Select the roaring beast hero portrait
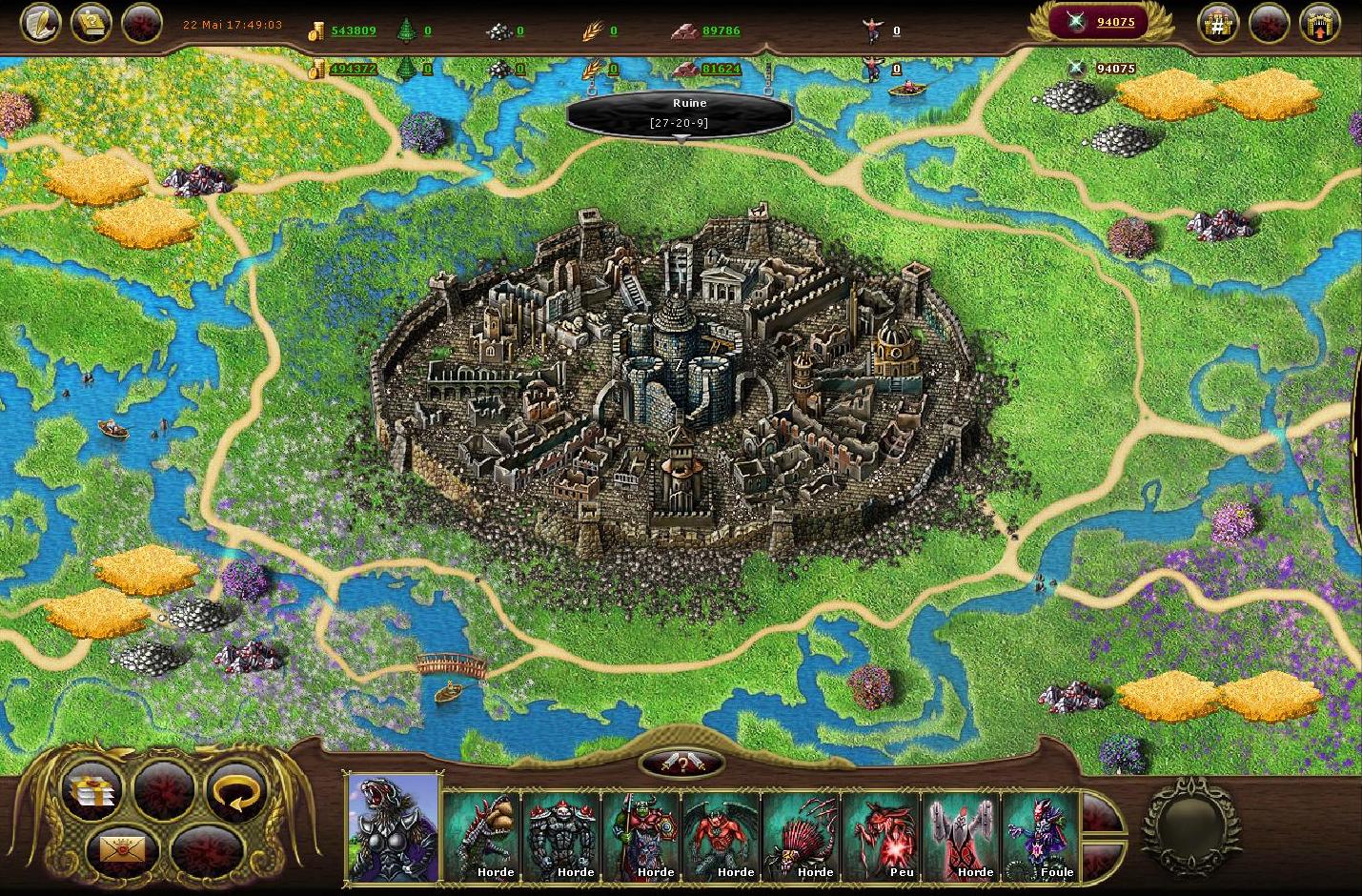This screenshot has height=896, width=1362. (393, 827)
